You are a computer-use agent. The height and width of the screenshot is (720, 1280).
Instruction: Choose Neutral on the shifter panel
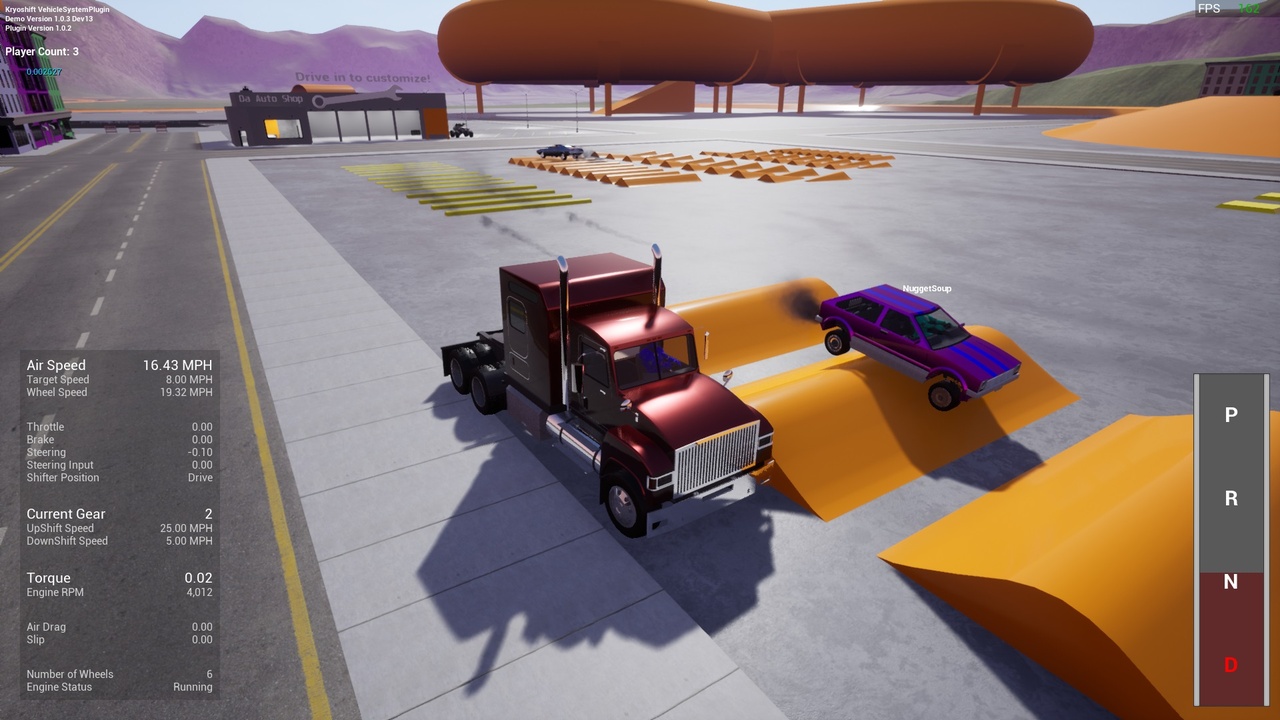coord(1230,582)
